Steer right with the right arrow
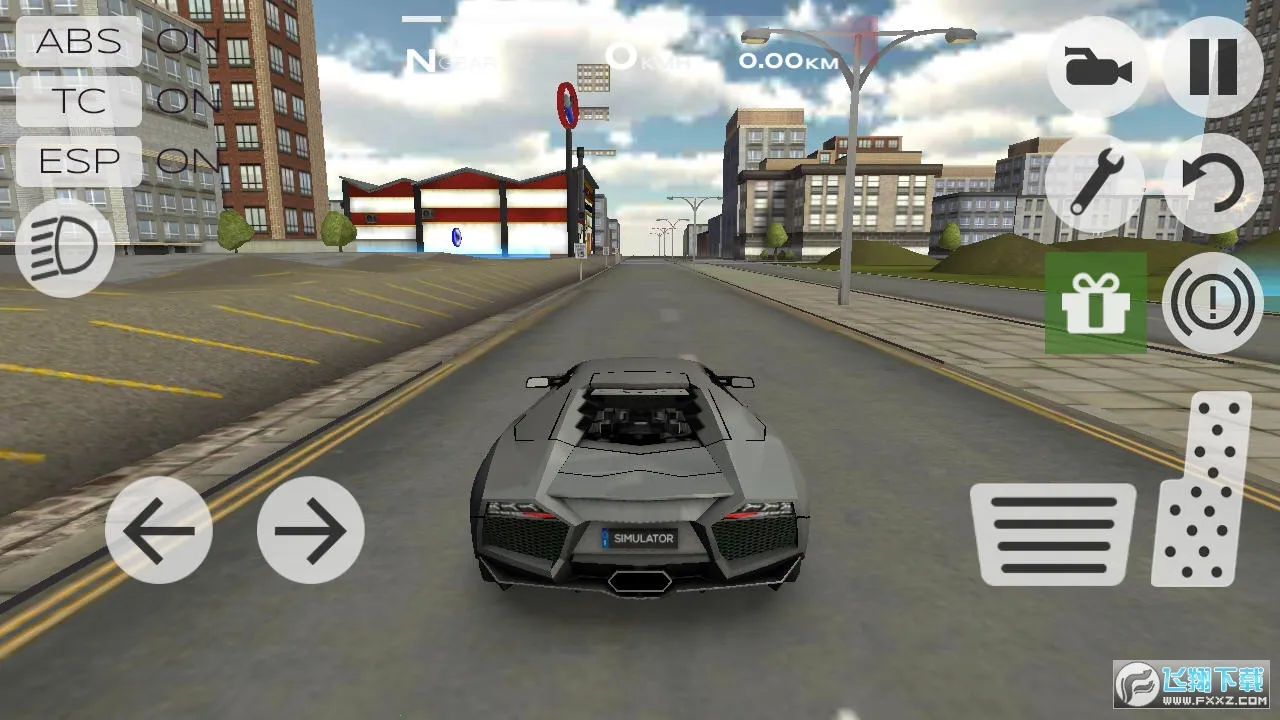Screen dimensions: 1280x720 [x=311, y=531]
